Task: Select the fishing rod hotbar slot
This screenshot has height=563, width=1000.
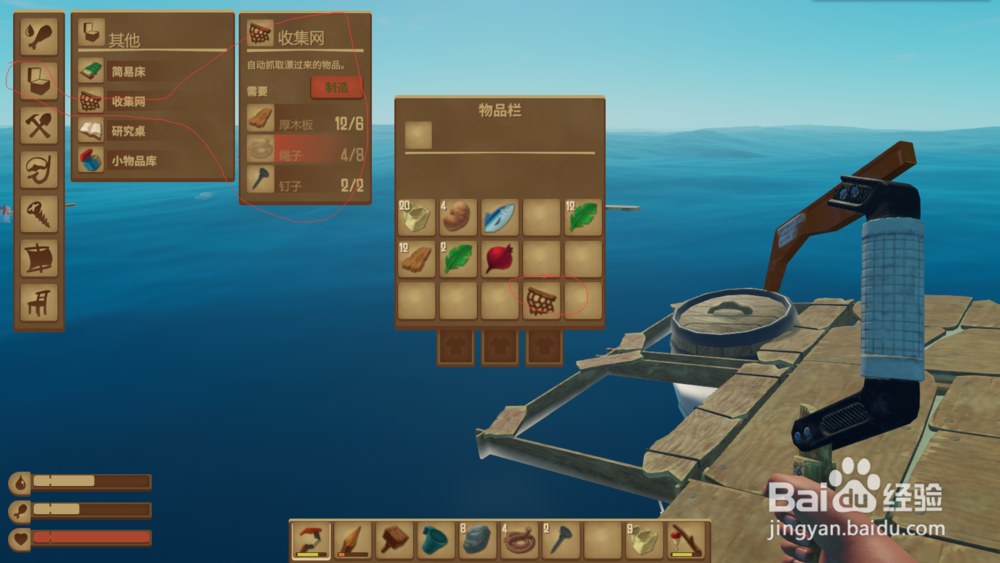Action: 685,541
